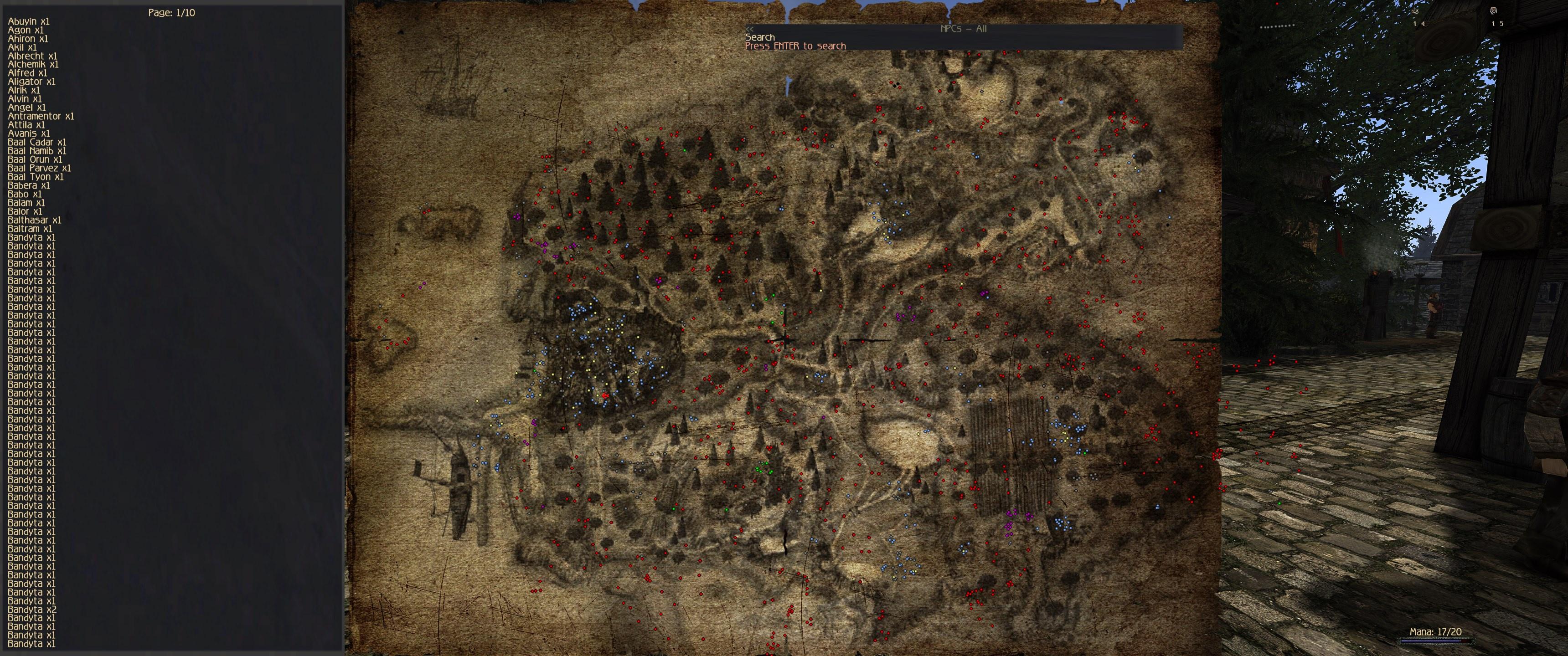Select Baal Cadar in the list
Viewport: 1568px width, 656px height.
coord(37,143)
